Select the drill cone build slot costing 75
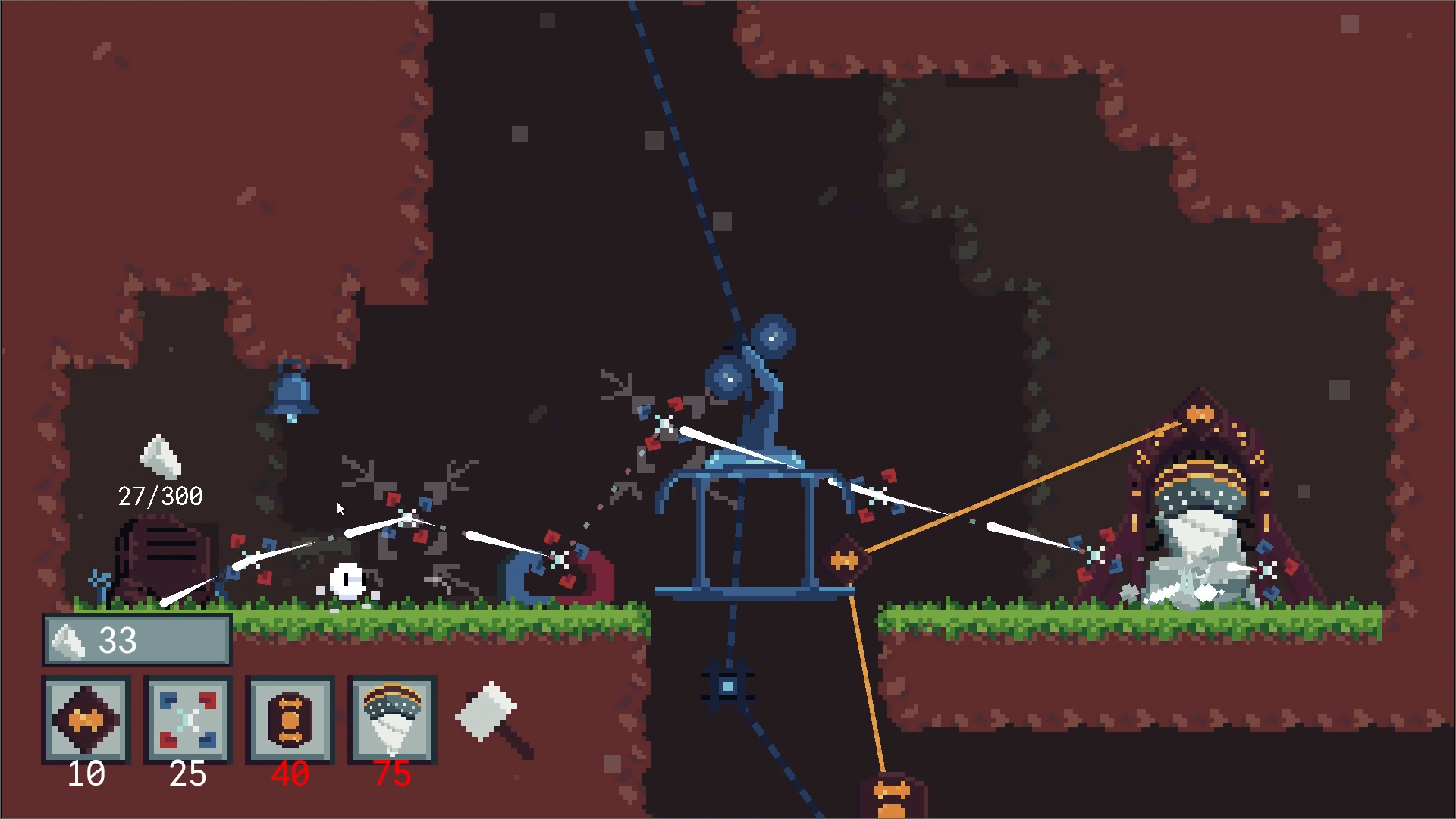Viewport: 1456px width, 819px height. point(392,719)
